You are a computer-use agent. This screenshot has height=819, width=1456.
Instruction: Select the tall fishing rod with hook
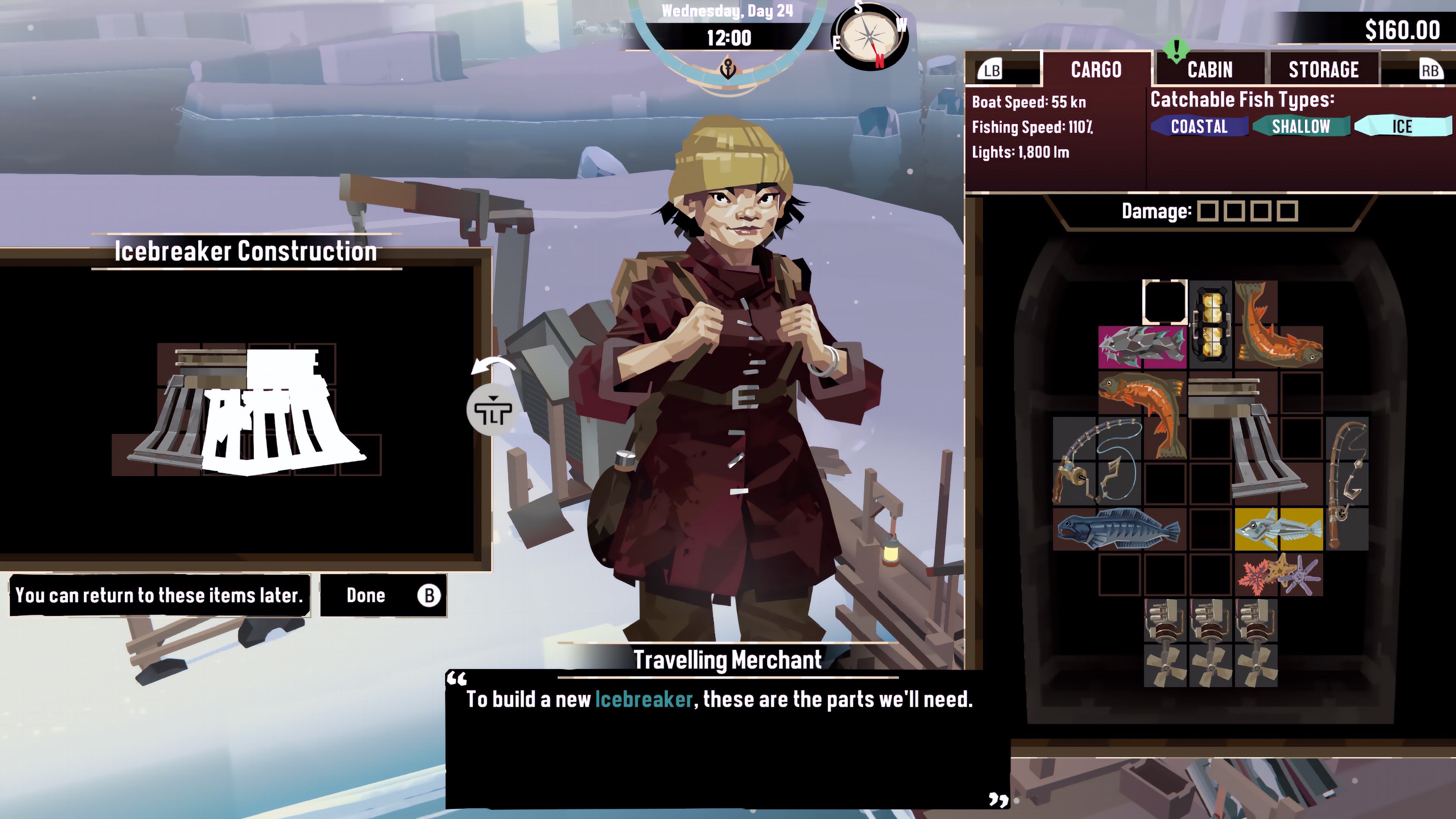(x=1348, y=483)
